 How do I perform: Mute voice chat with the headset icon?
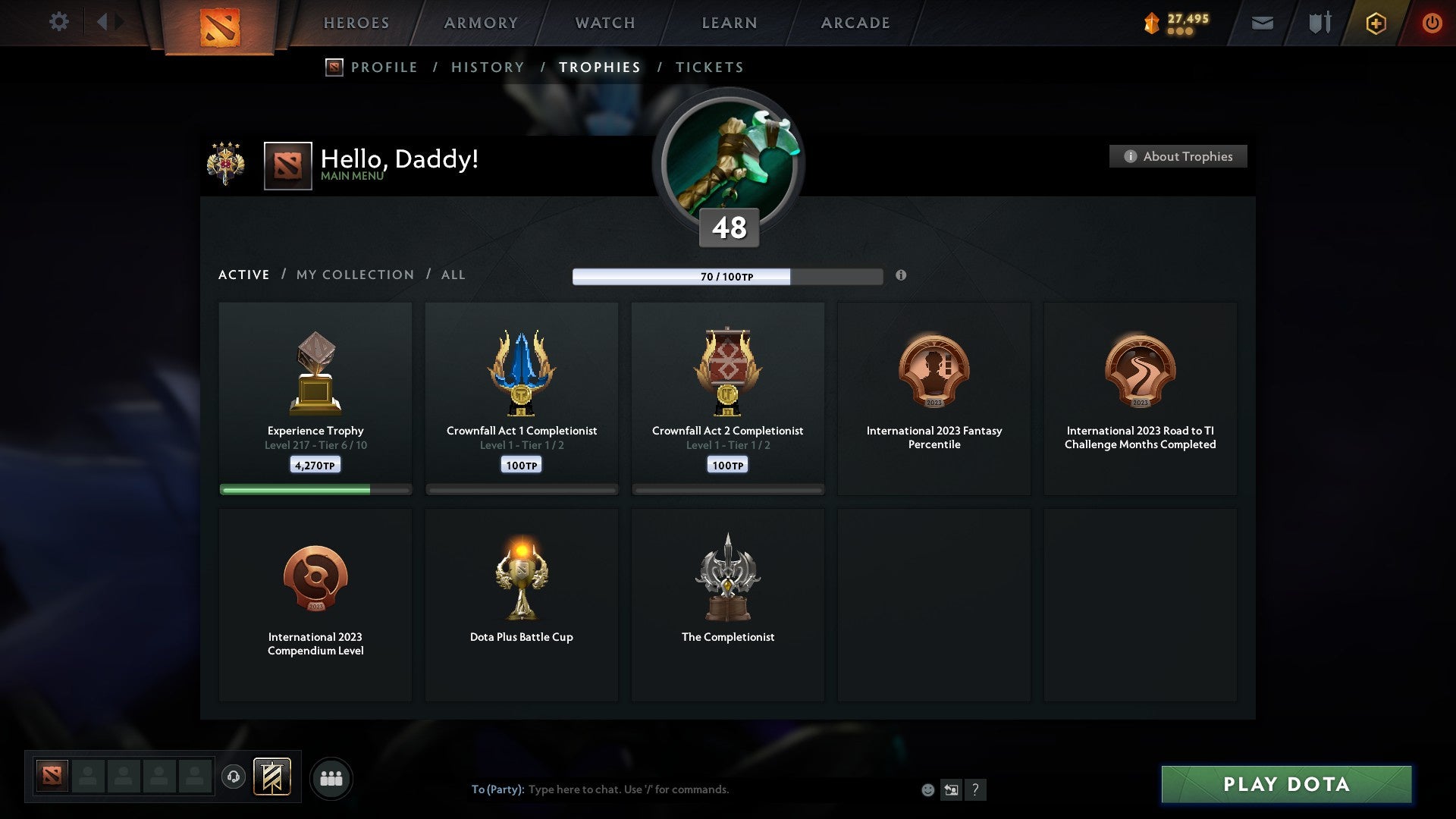[x=234, y=777]
